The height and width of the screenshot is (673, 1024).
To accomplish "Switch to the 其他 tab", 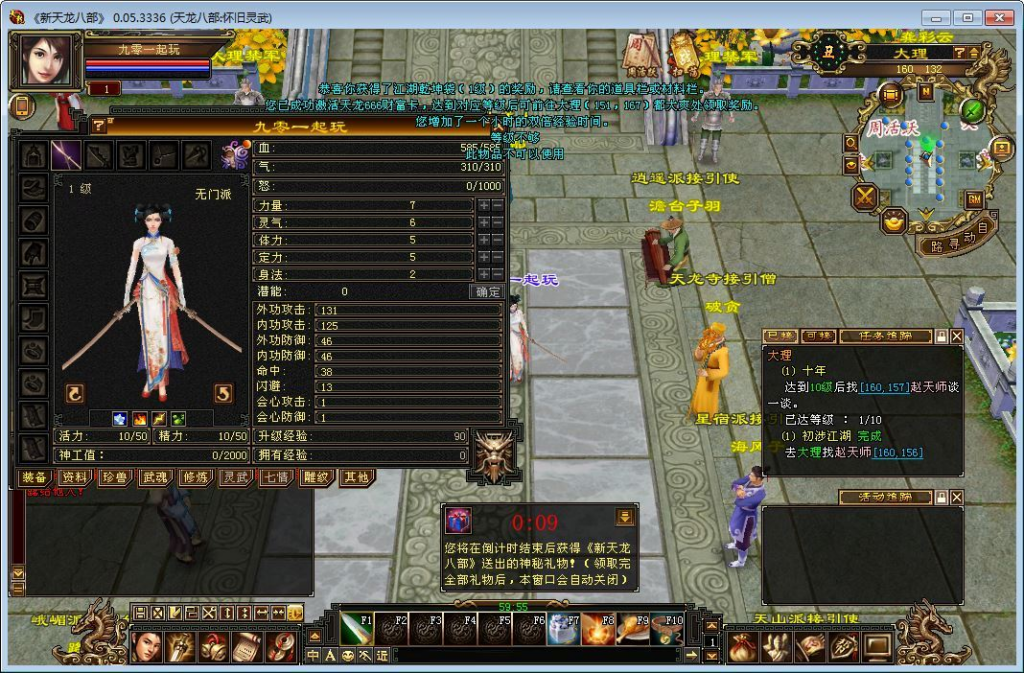I will (354, 478).
